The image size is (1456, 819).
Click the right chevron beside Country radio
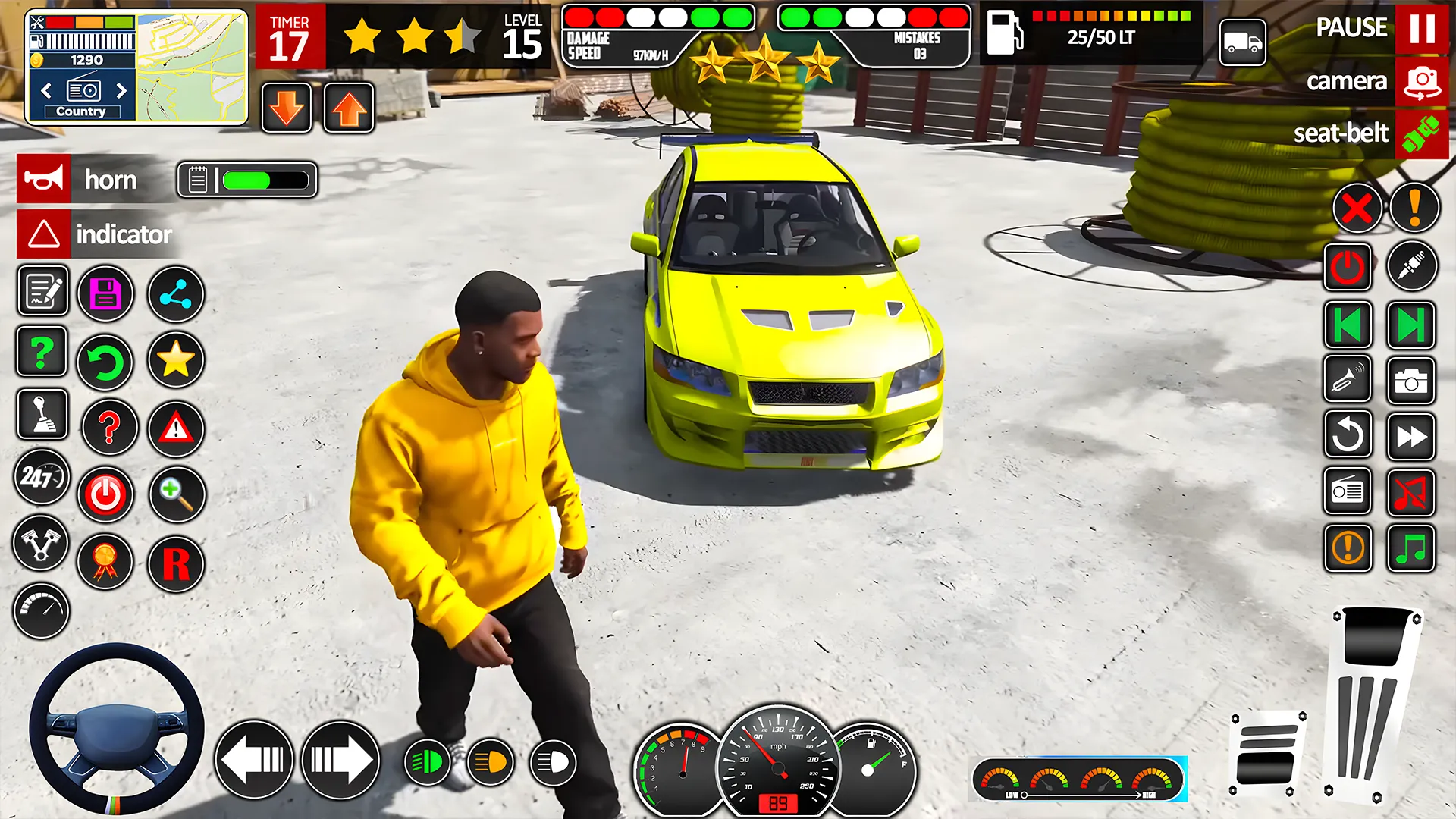121,90
